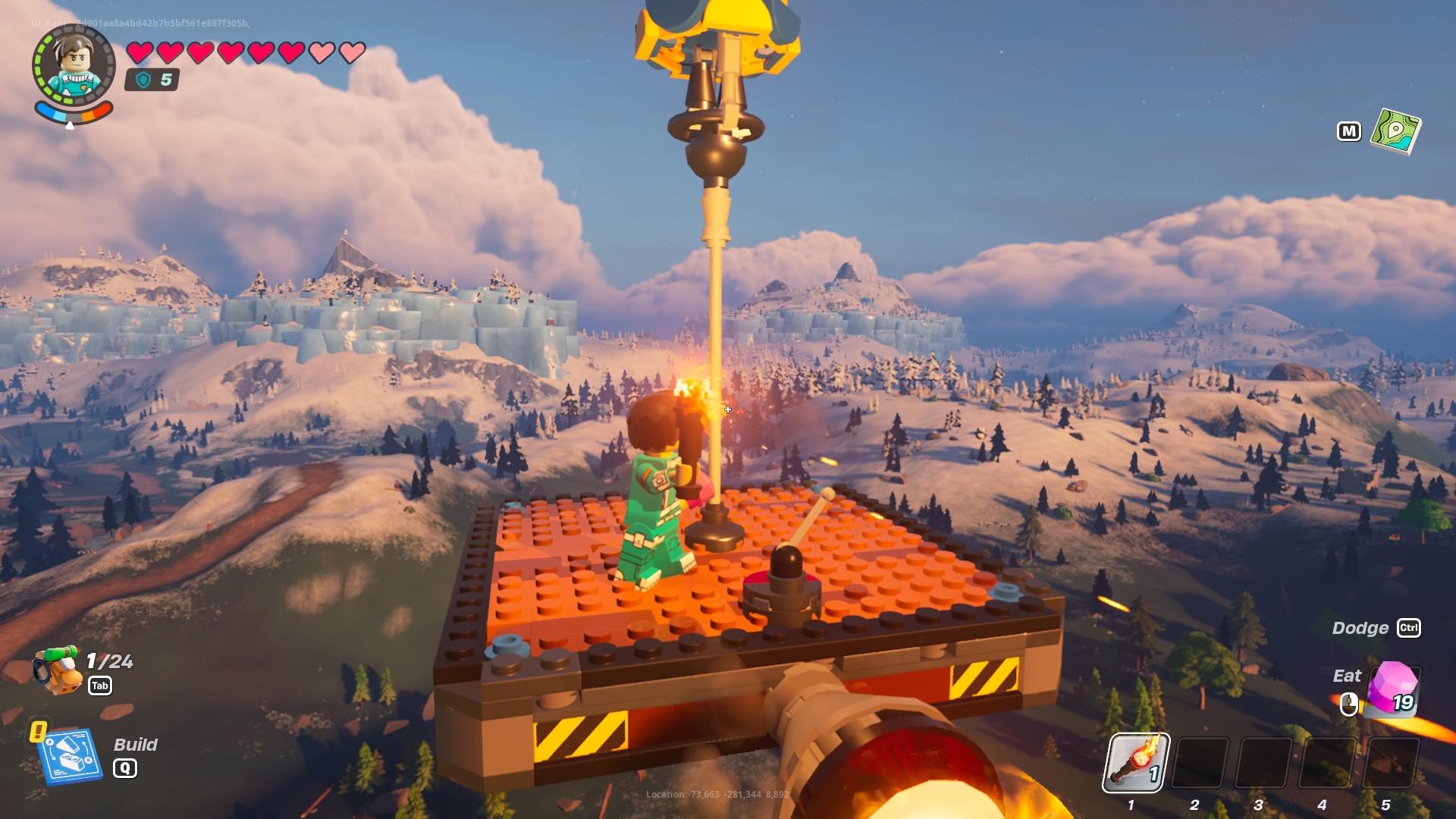Open the backpack inventory icon
Image resolution: width=1456 pixels, height=819 pixels.
click(58, 669)
